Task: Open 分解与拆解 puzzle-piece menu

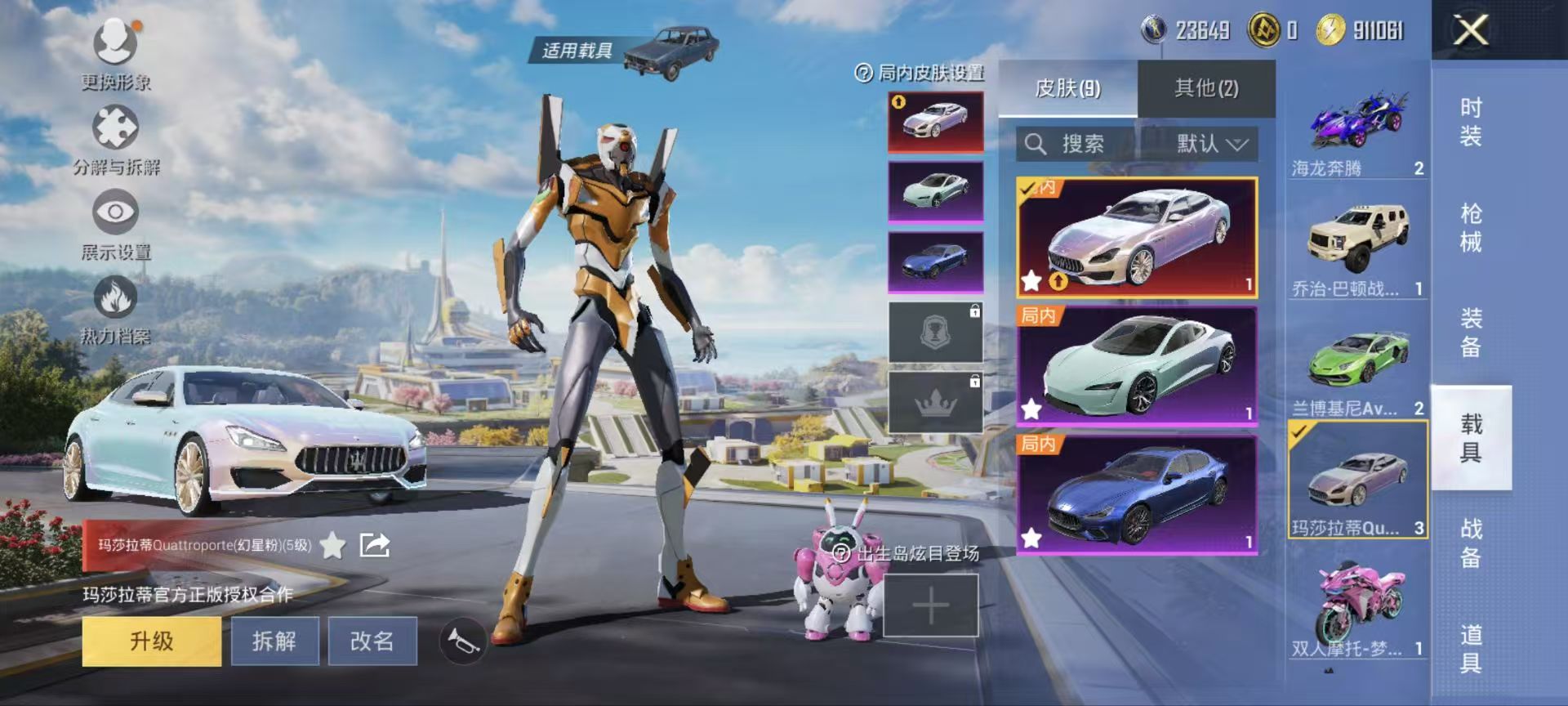Action: (x=116, y=137)
